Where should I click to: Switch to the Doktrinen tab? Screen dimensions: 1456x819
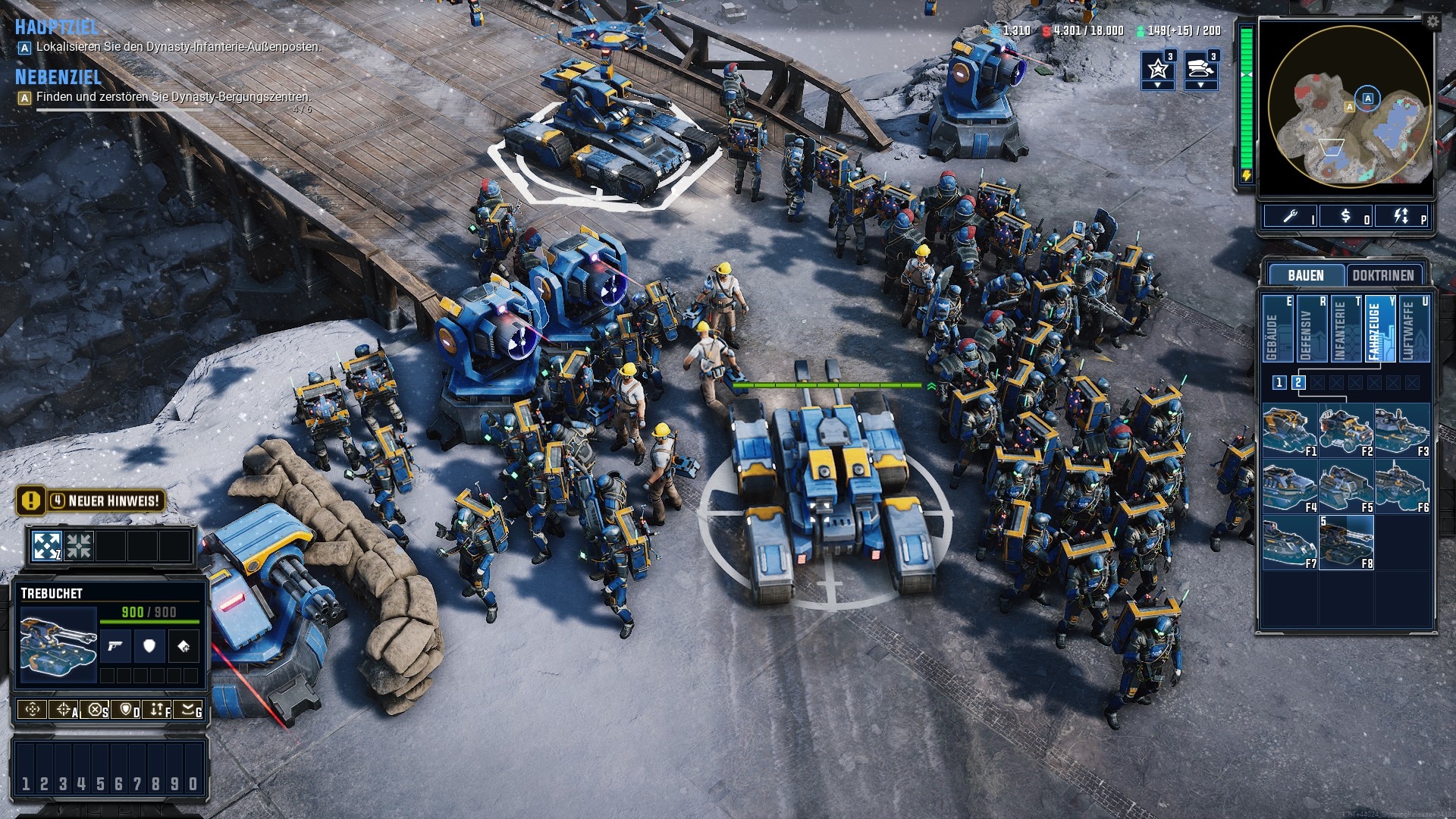pos(1382,275)
